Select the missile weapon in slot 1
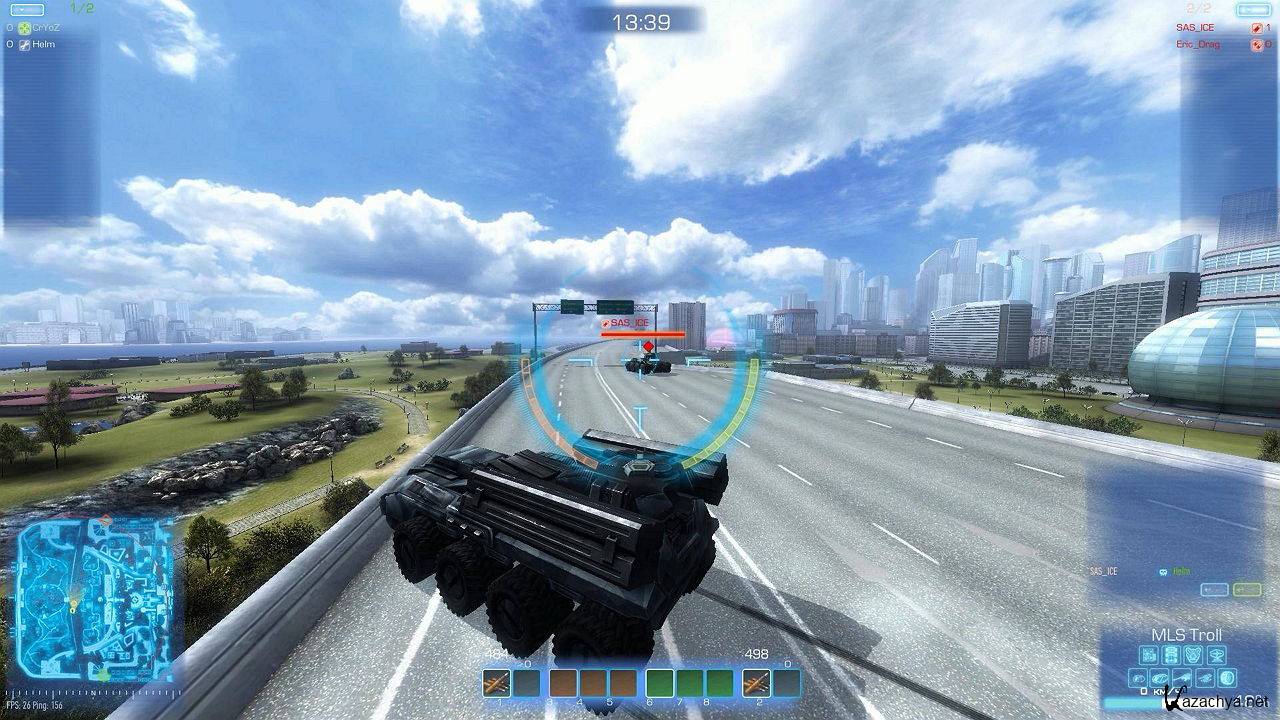The image size is (1280, 720). tap(497, 683)
